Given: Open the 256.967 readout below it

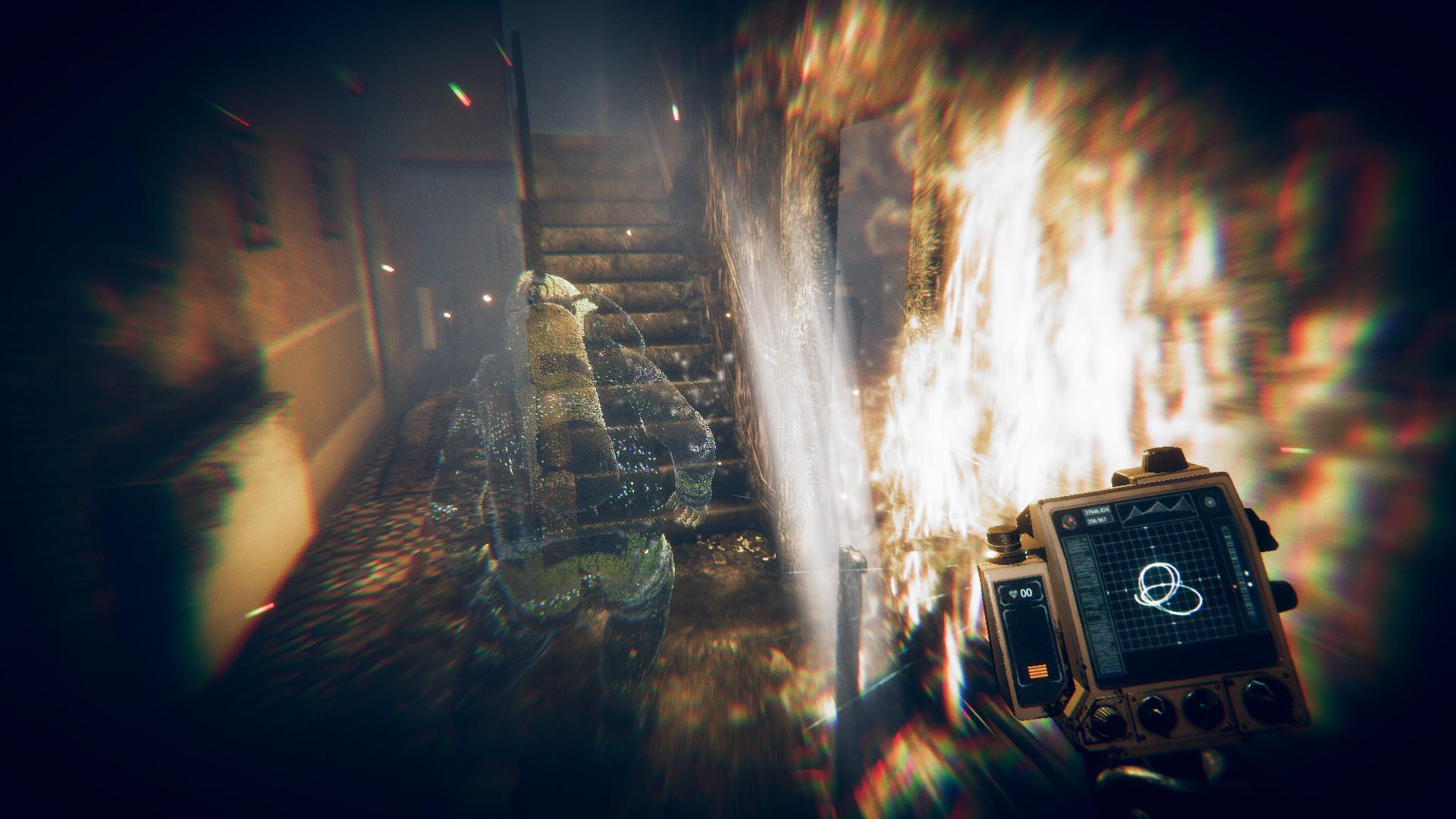Looking at the screenshot, I should pos(1097,522).
